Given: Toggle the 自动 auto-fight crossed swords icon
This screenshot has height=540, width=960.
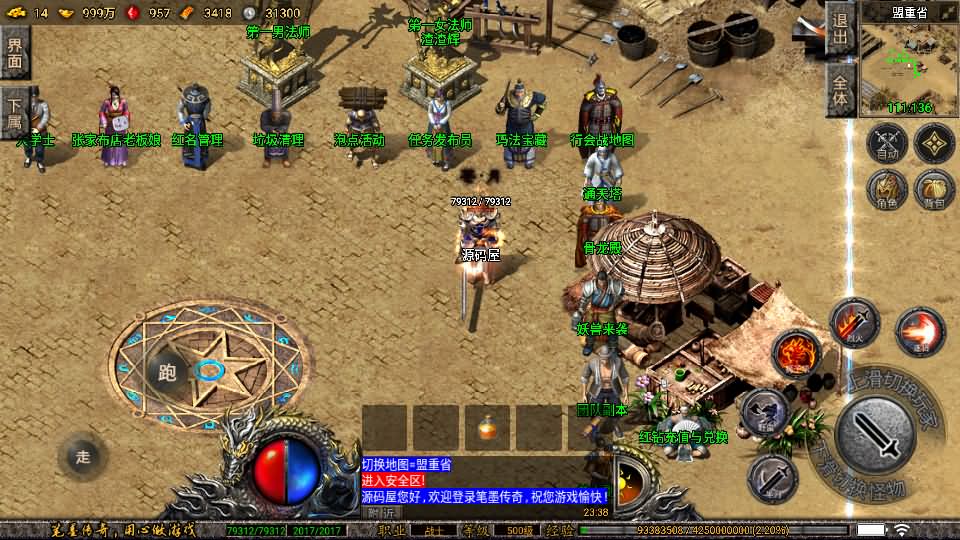Looking at the screenshot, I should point(886,144).
